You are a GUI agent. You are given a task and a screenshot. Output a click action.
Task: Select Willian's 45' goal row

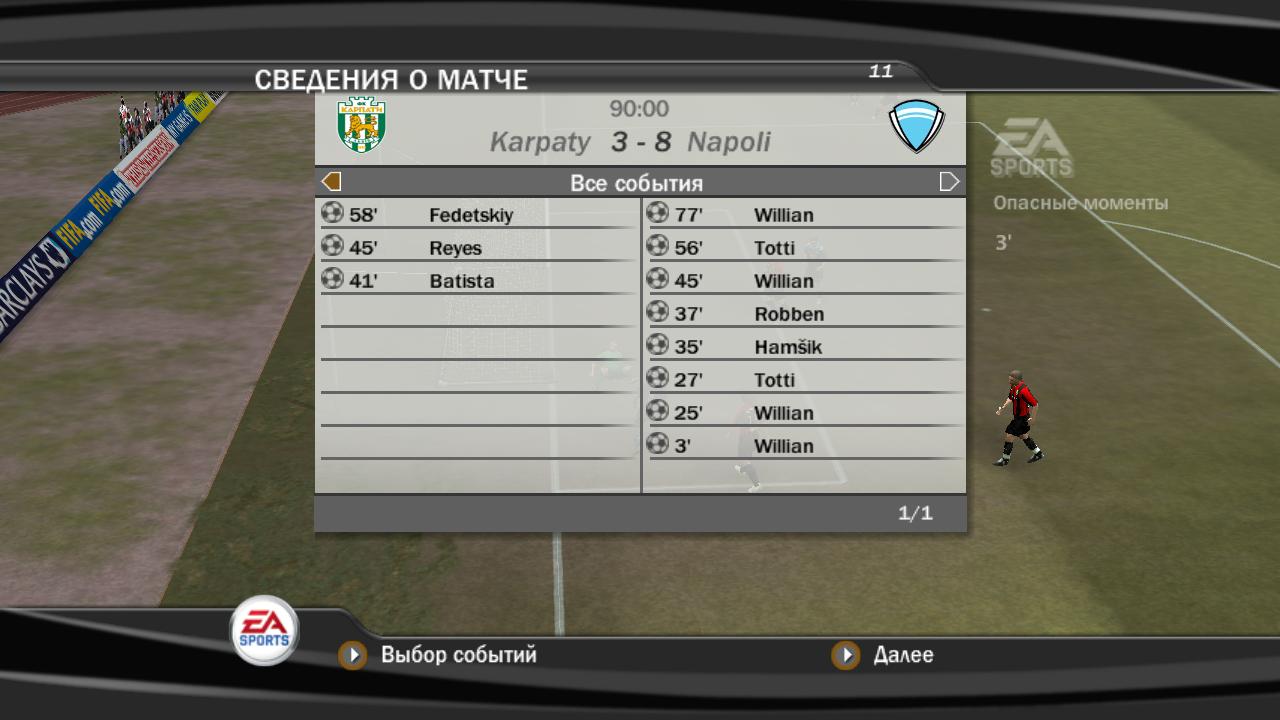tap(803, 281)
